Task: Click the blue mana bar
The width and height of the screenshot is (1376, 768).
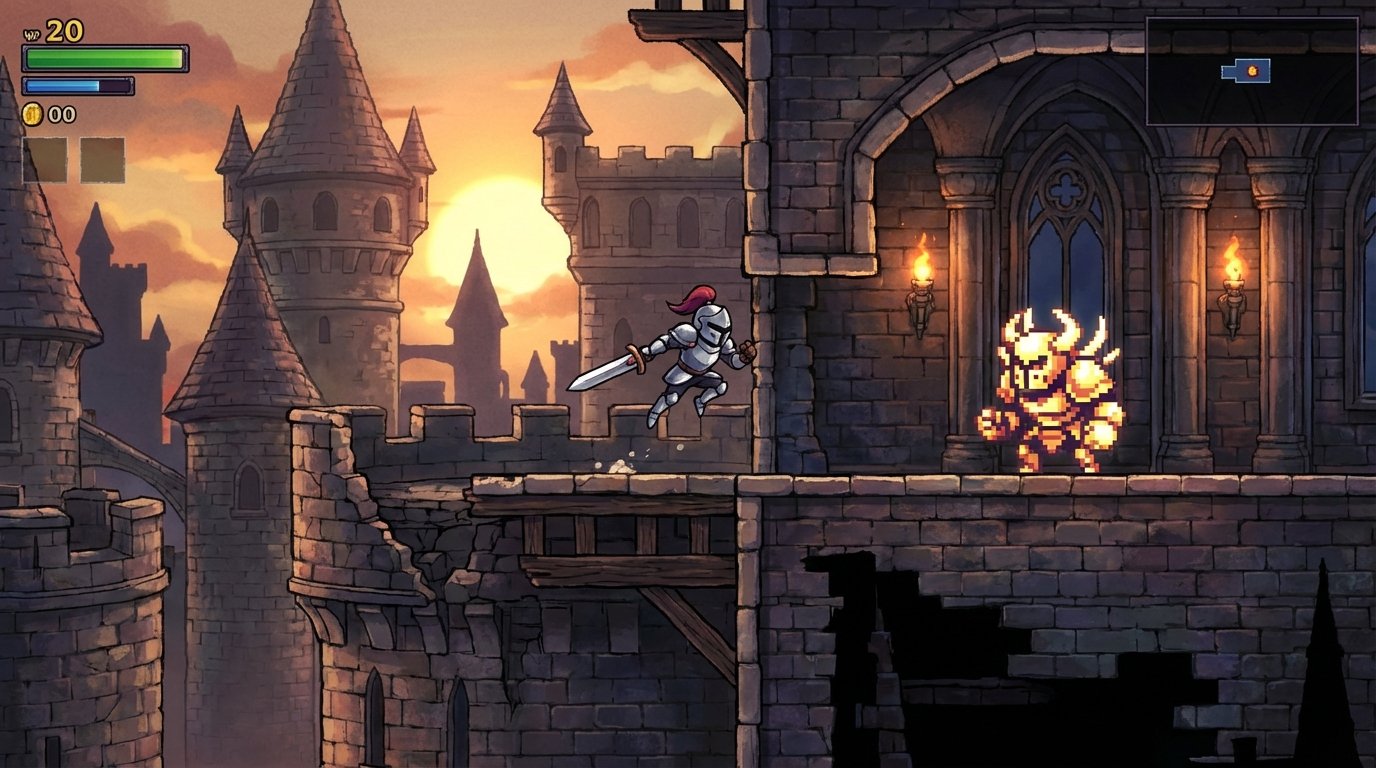Action: [80, 84]
